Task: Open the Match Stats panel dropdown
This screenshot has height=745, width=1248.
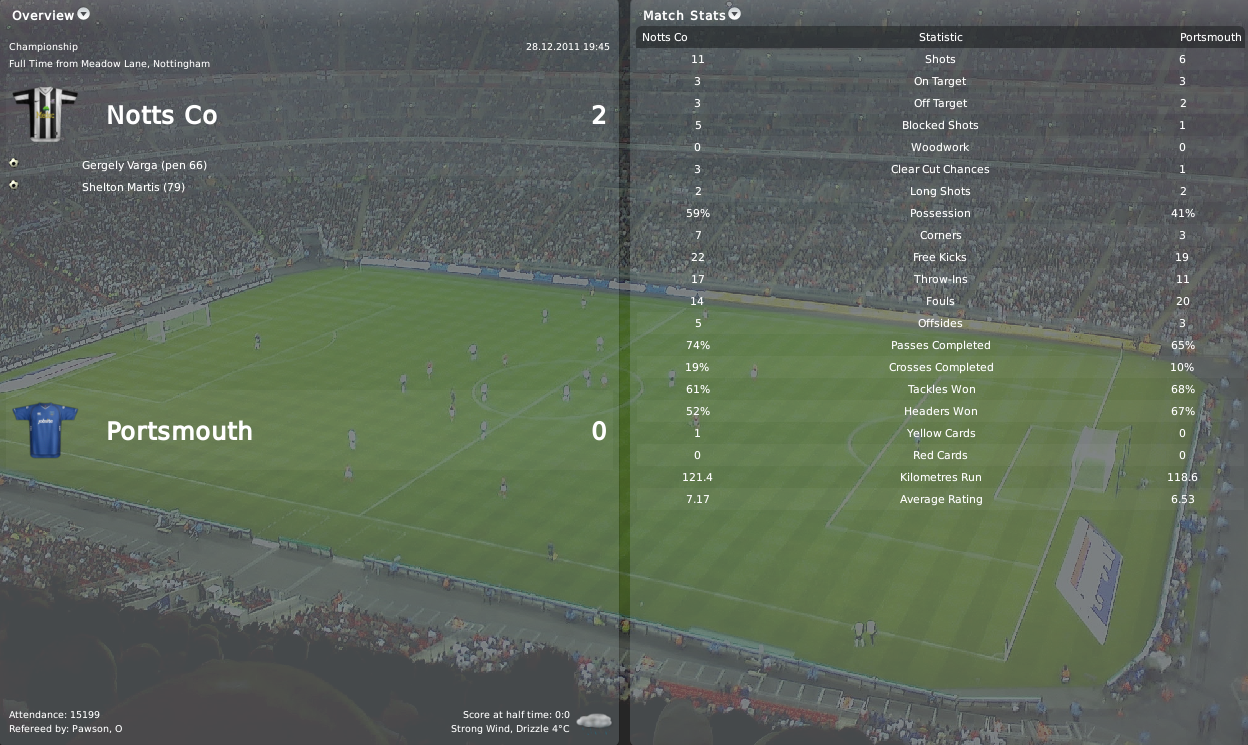Action: pos(735,14)
